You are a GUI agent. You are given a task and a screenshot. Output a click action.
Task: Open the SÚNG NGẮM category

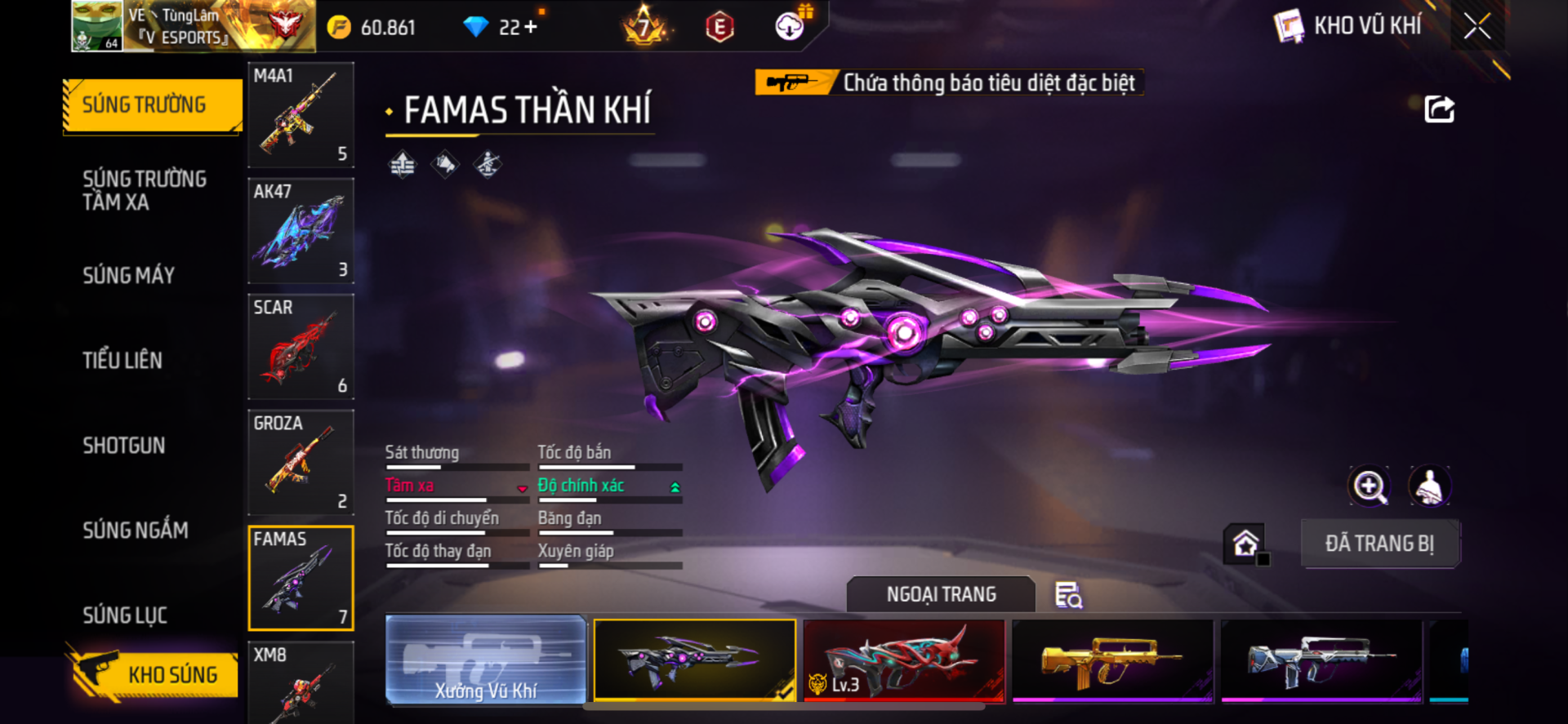136,530
